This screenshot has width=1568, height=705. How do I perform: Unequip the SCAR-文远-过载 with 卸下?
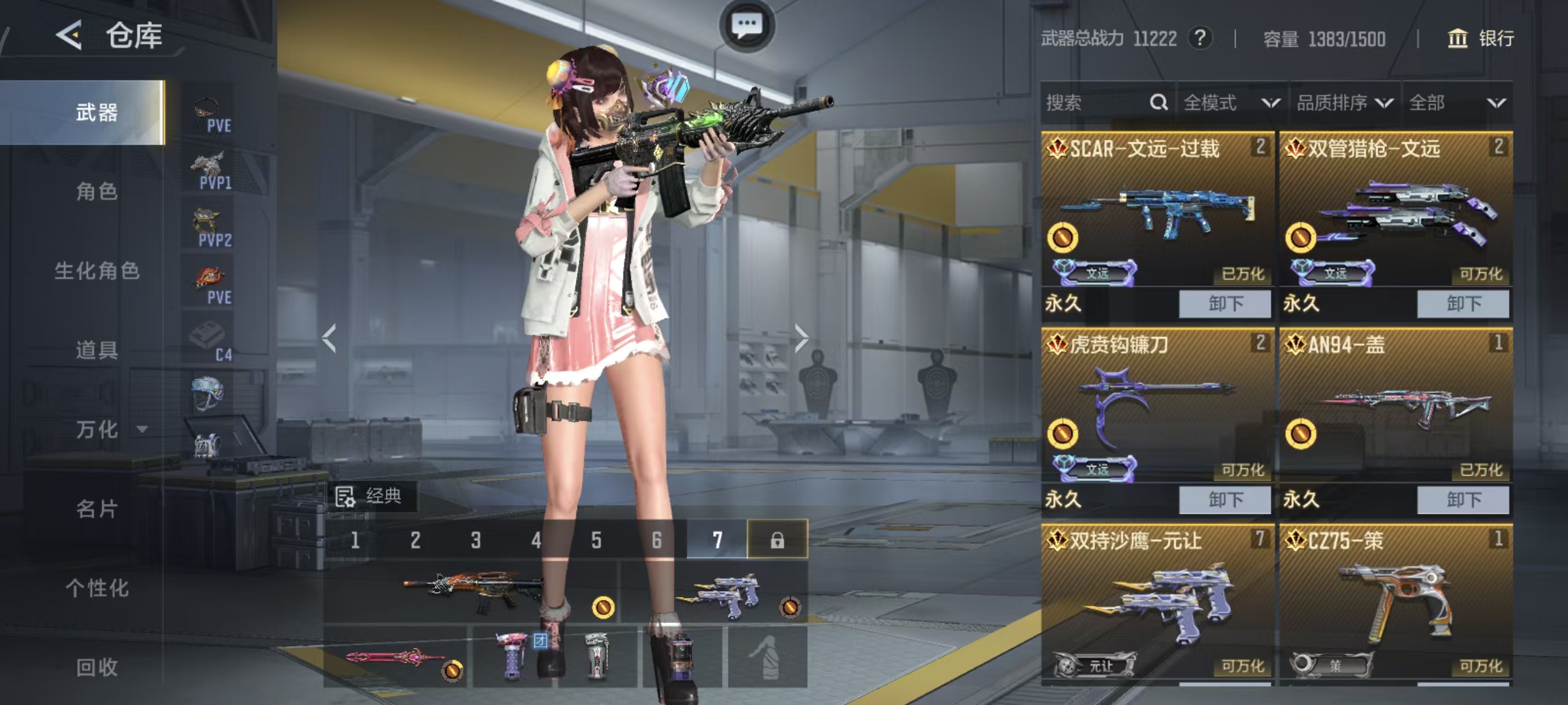[x=1225, y=303]
